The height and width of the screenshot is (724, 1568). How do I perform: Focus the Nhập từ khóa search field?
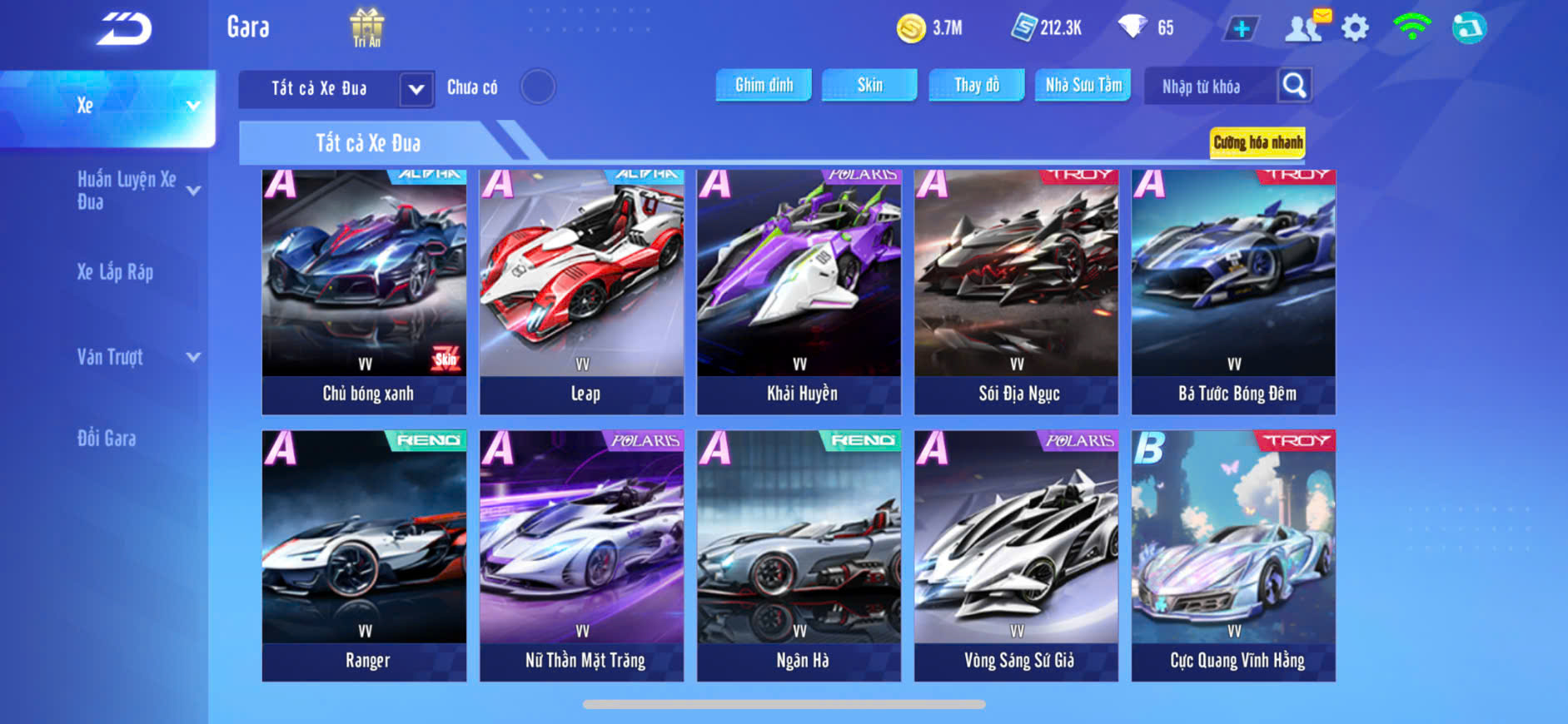1209,87
